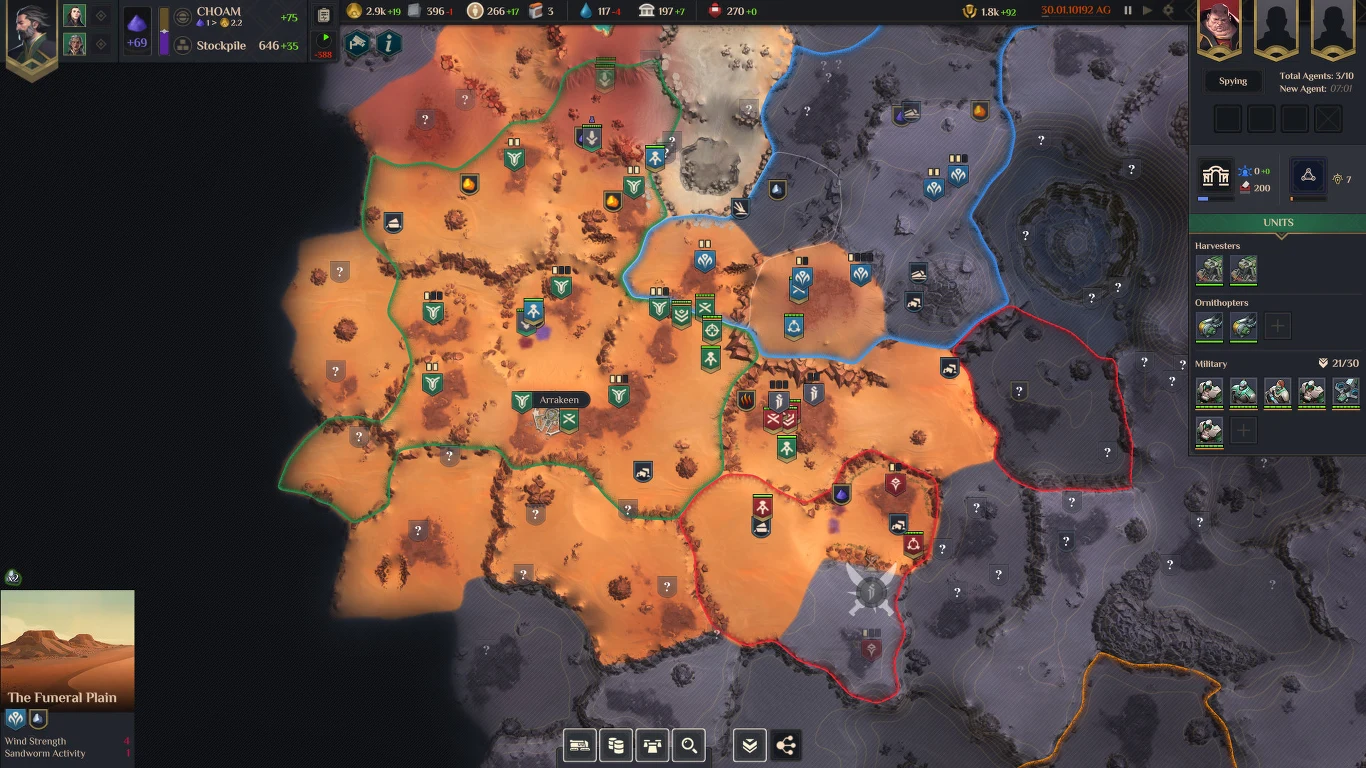Open the buildings overview from the bottom toolbar

pyautogui.click(x=651, y=745)
